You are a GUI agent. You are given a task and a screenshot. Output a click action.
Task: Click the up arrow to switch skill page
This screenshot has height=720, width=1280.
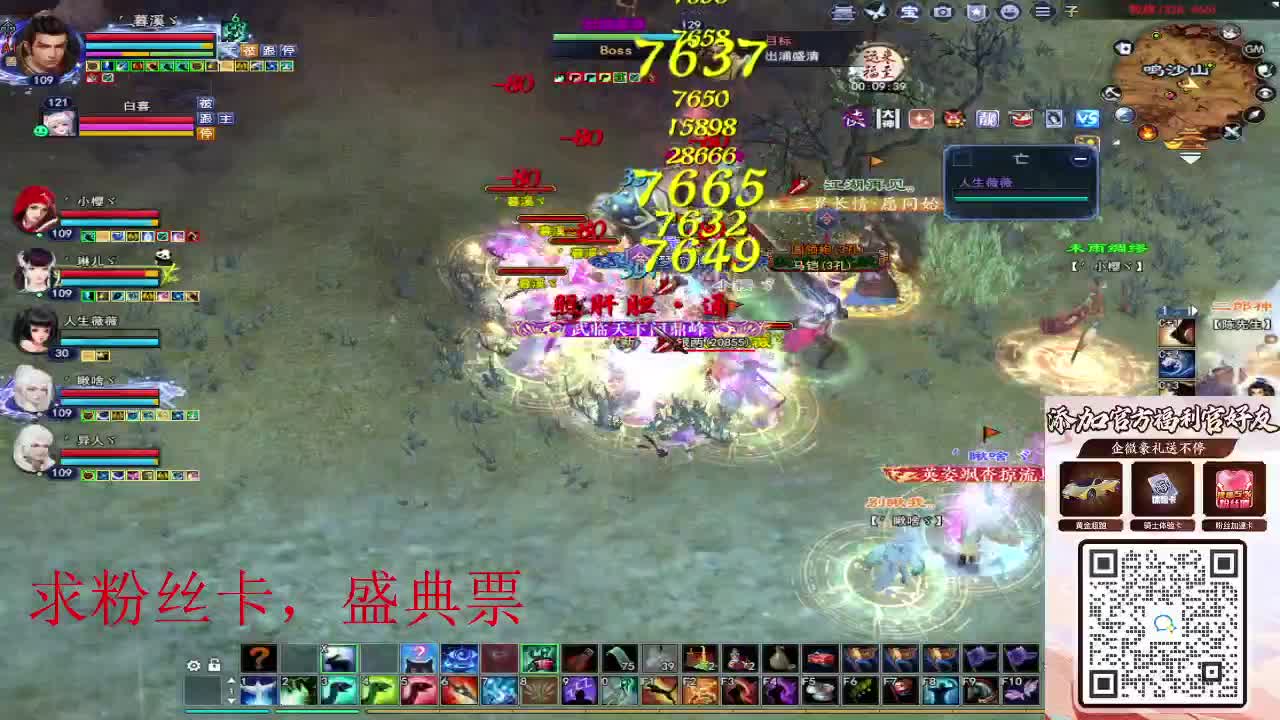click(x=231, y=680)
